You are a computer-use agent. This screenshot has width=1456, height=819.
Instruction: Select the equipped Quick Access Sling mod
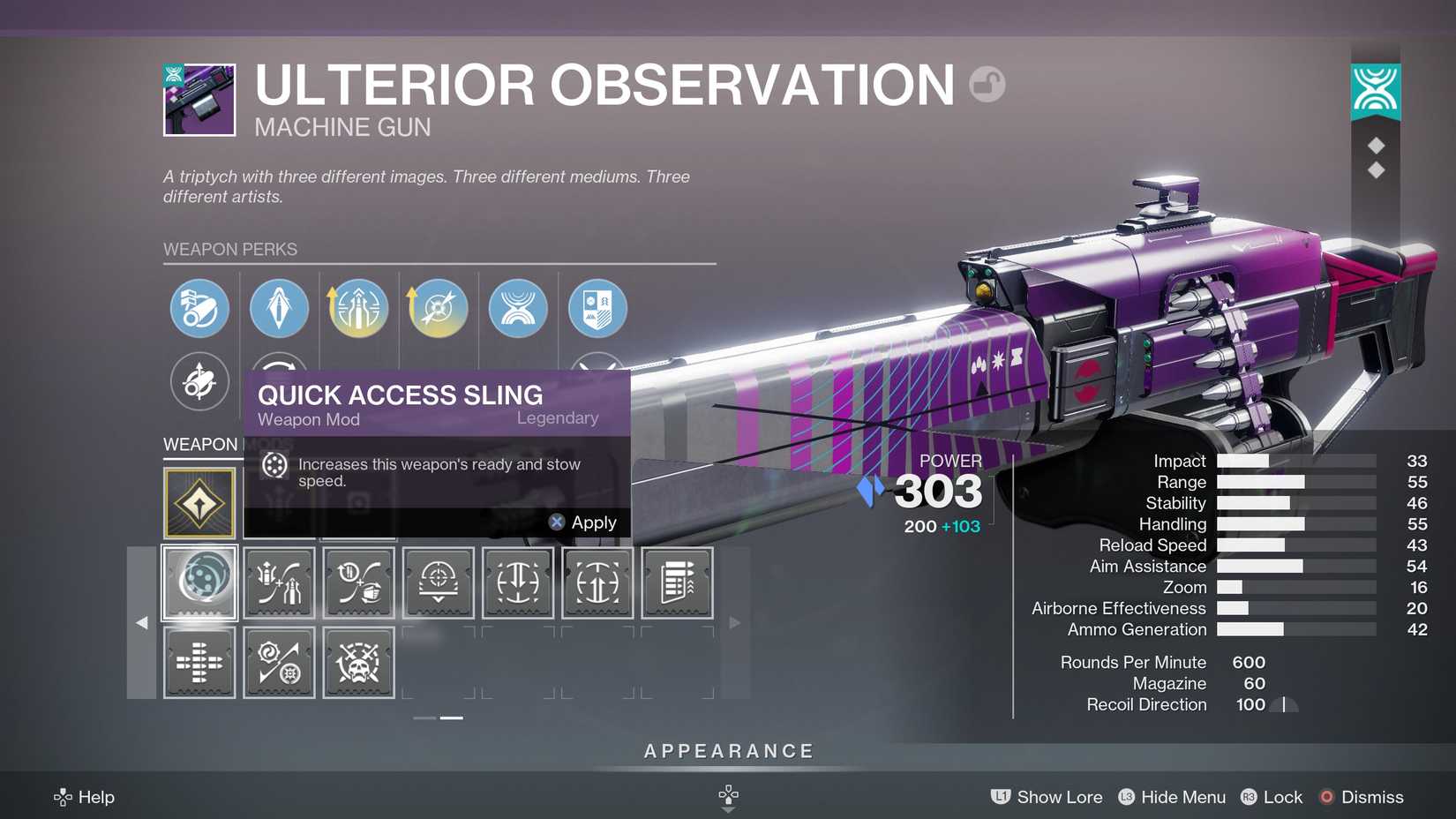click(199, 582)
